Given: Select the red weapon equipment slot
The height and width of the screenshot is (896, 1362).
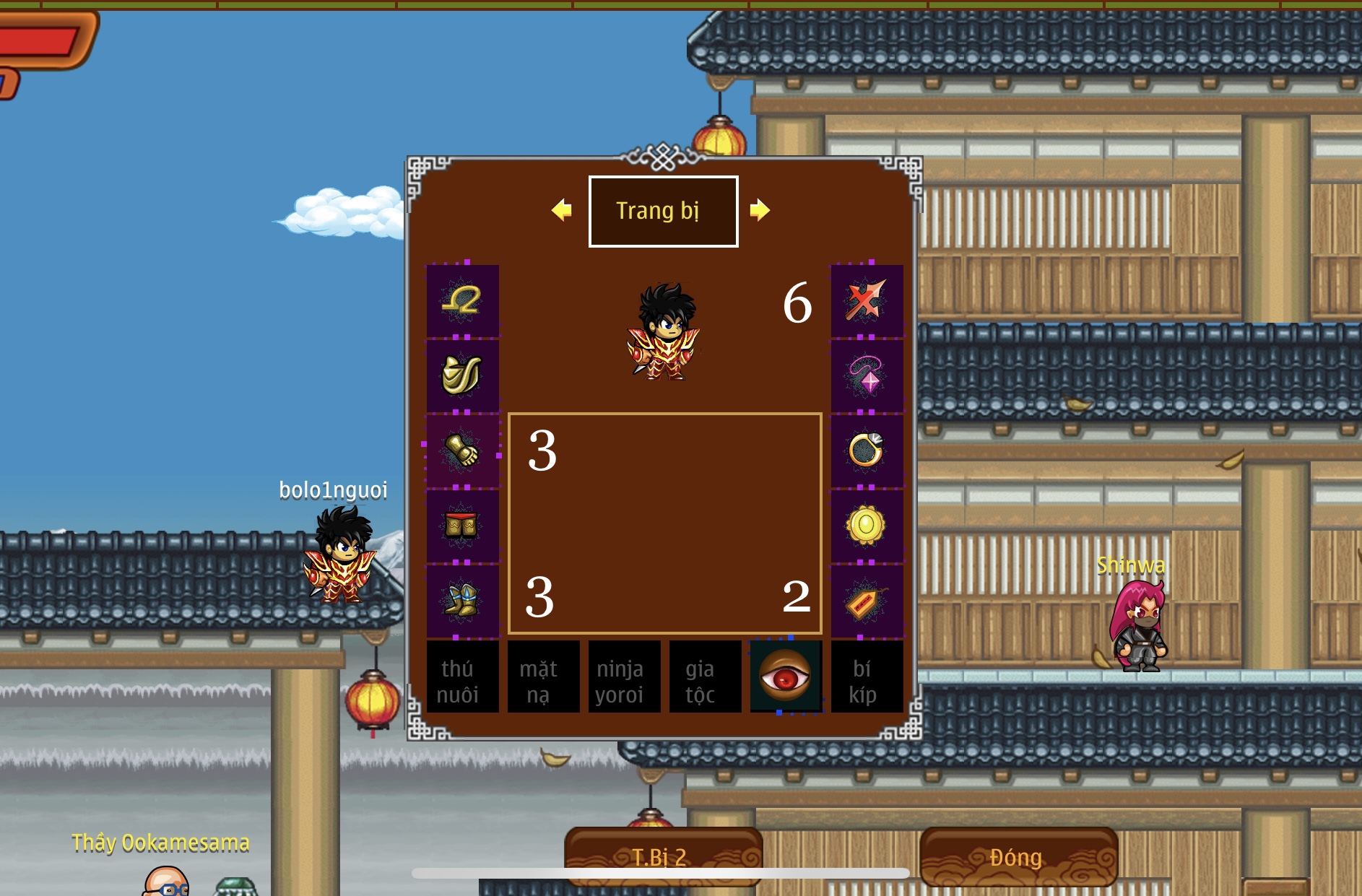Looking at the screenshot, I should pos(867,300).
